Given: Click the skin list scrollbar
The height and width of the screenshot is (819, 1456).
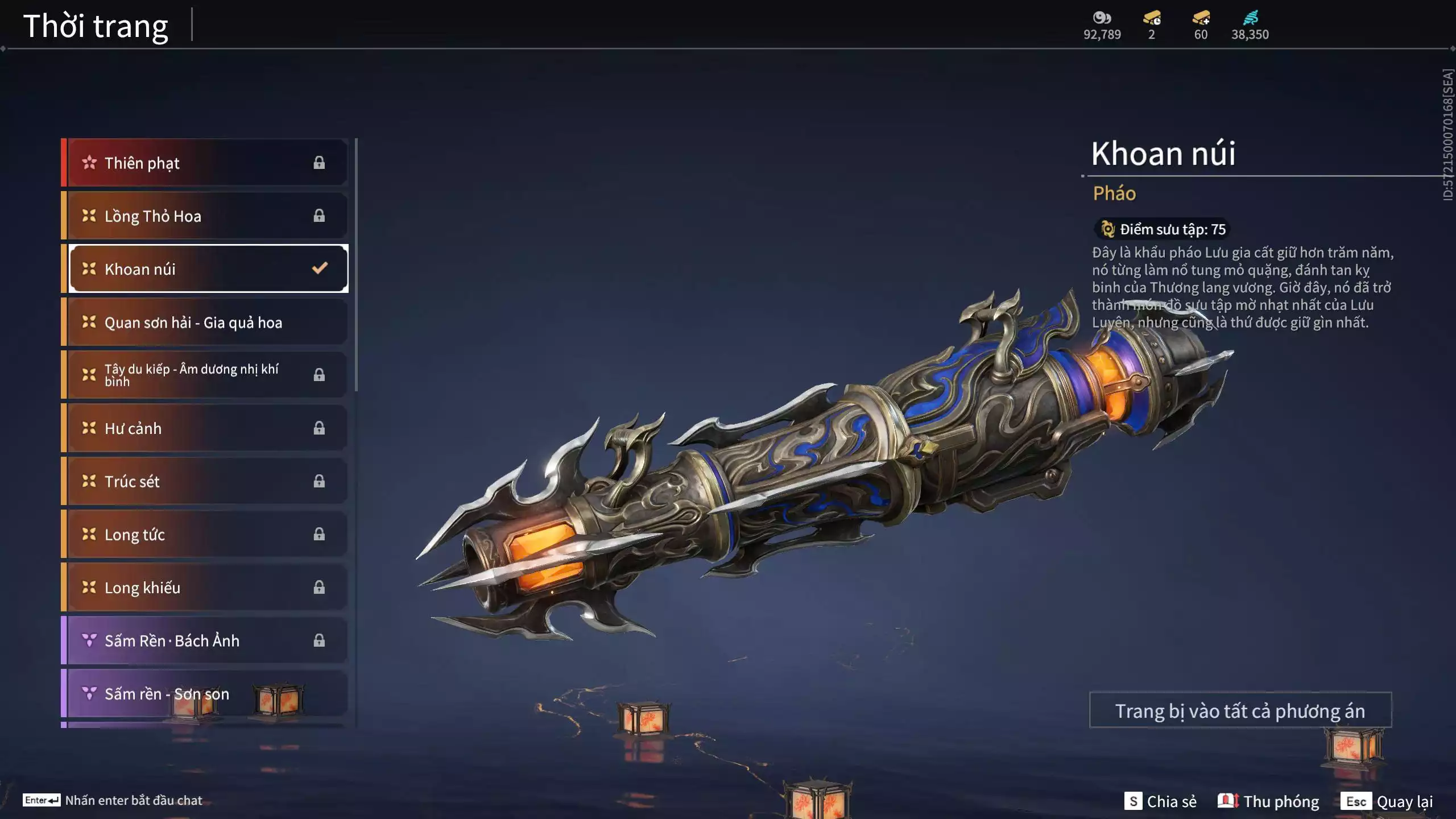Looking at the screenshot, I should tap(356, 265).
